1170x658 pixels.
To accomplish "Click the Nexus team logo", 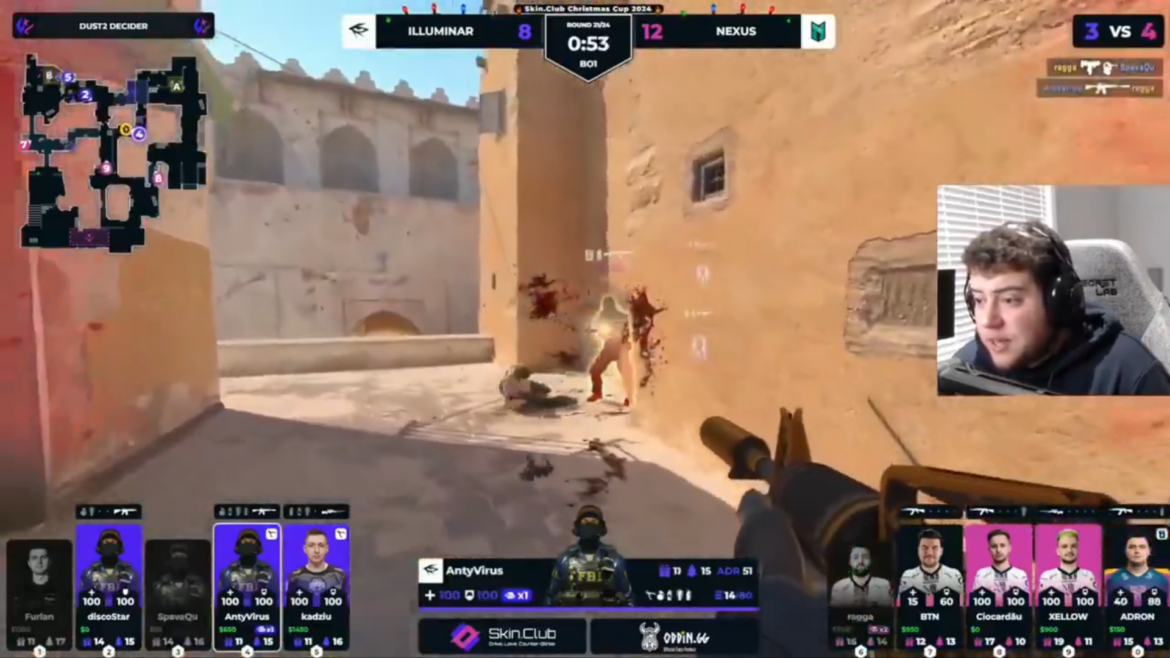I will 818,31.
